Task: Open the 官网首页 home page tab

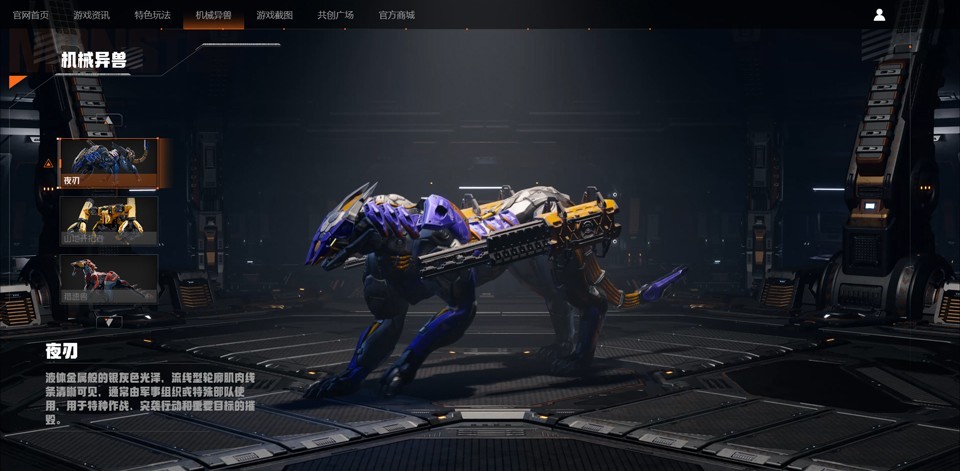Action: (x=30, y=15)
